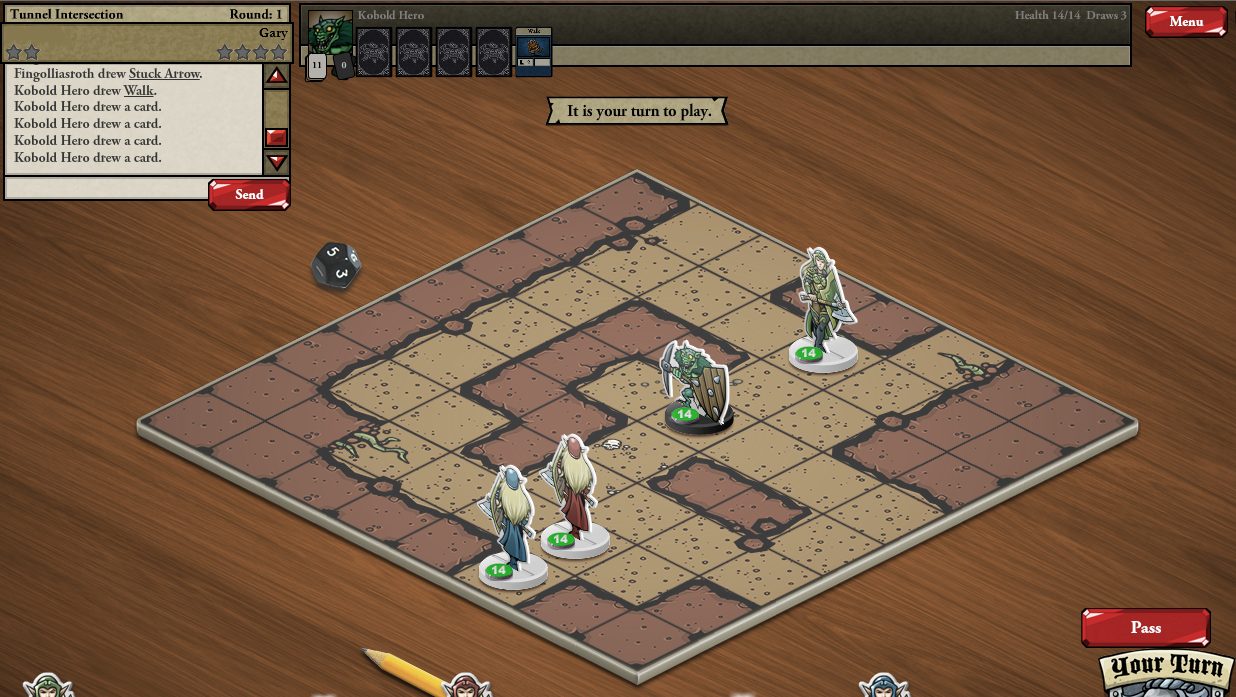Click the chat text input box
Viewport: 1236px width, 697px height.
click(x=106, y=188)
